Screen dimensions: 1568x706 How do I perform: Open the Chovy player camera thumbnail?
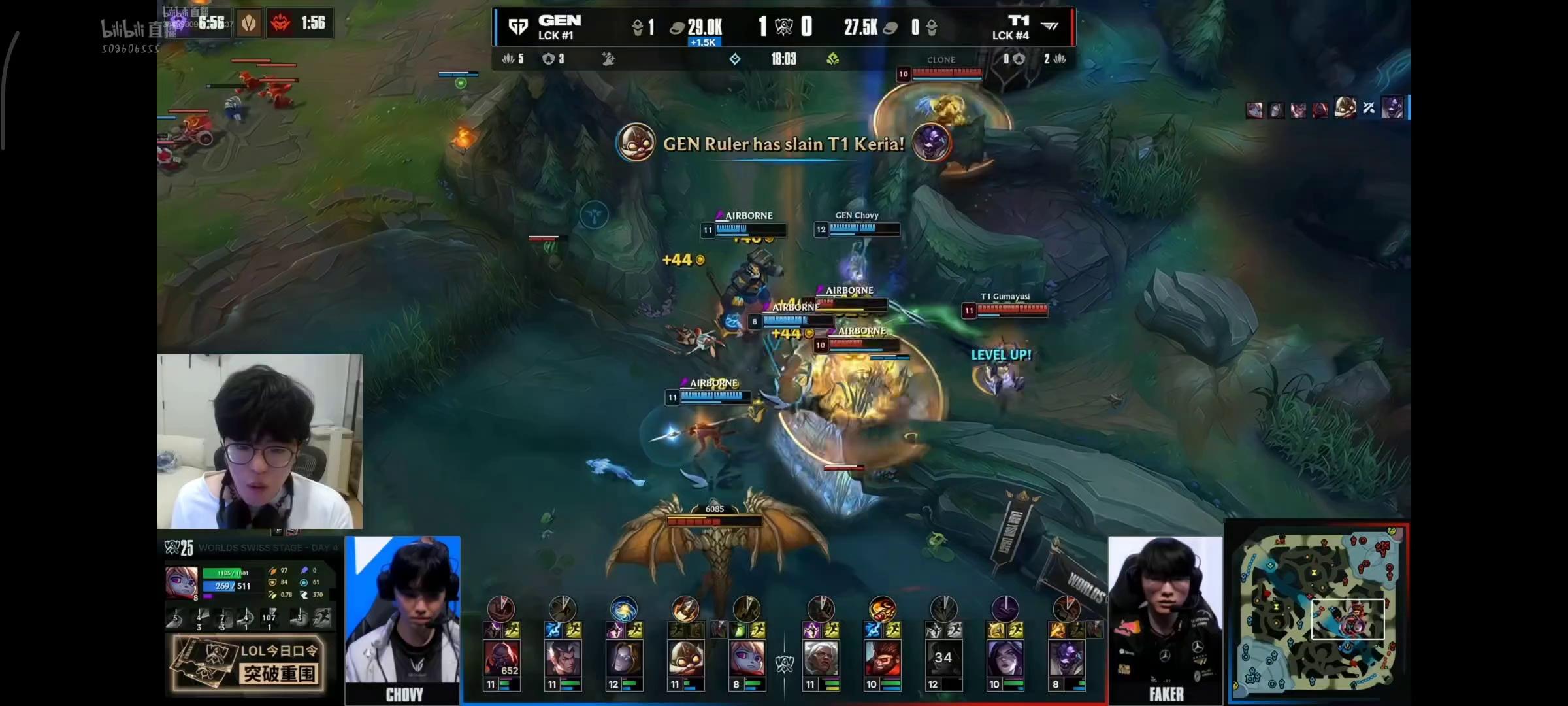point(403,618)
